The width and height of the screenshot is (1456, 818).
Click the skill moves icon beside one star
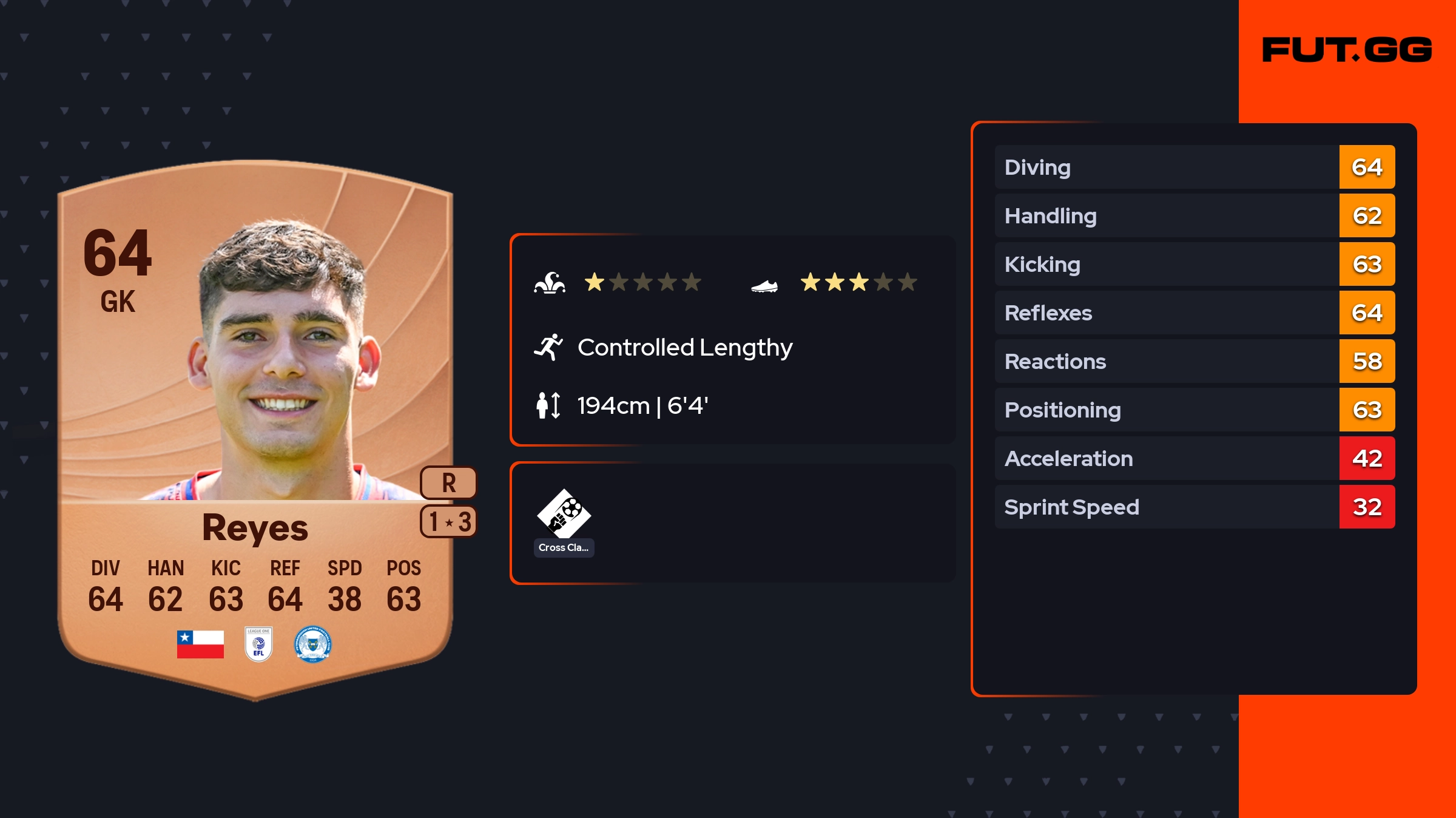pos(550,283)
